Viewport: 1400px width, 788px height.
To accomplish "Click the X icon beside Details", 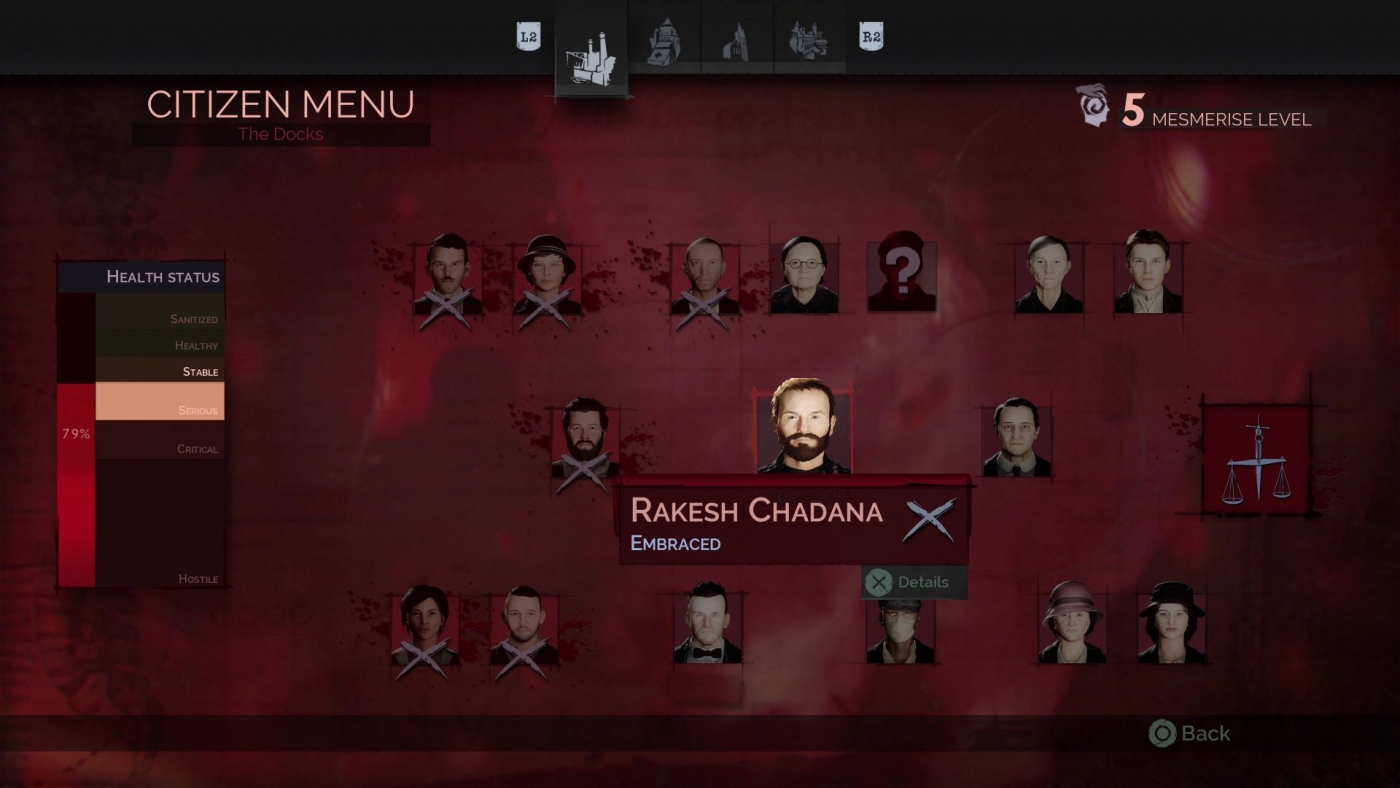I will point(878,582).
